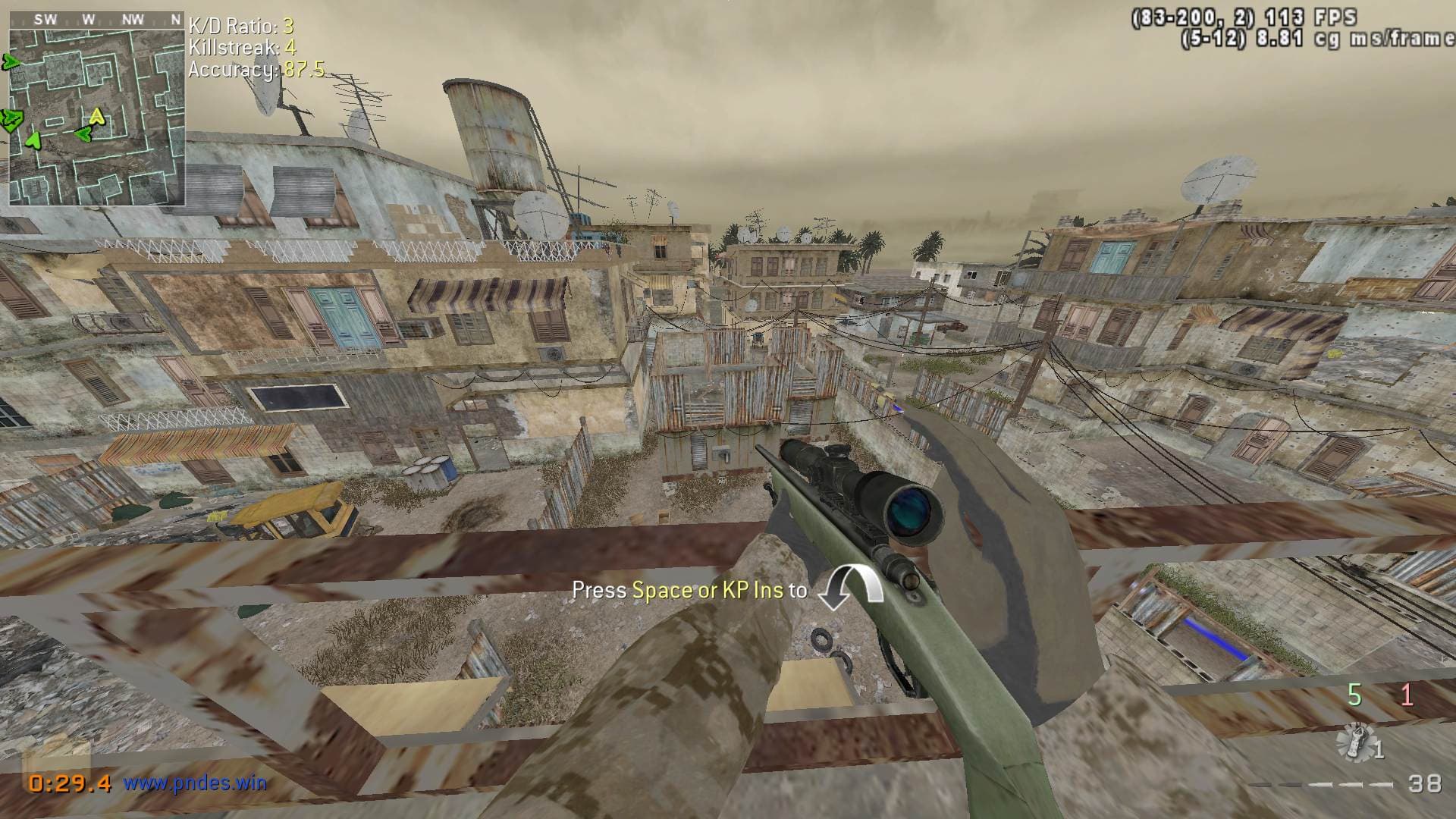Click the frag grenade icon
Viewport: 1456px width, 819px height.
coord(1357,743)
